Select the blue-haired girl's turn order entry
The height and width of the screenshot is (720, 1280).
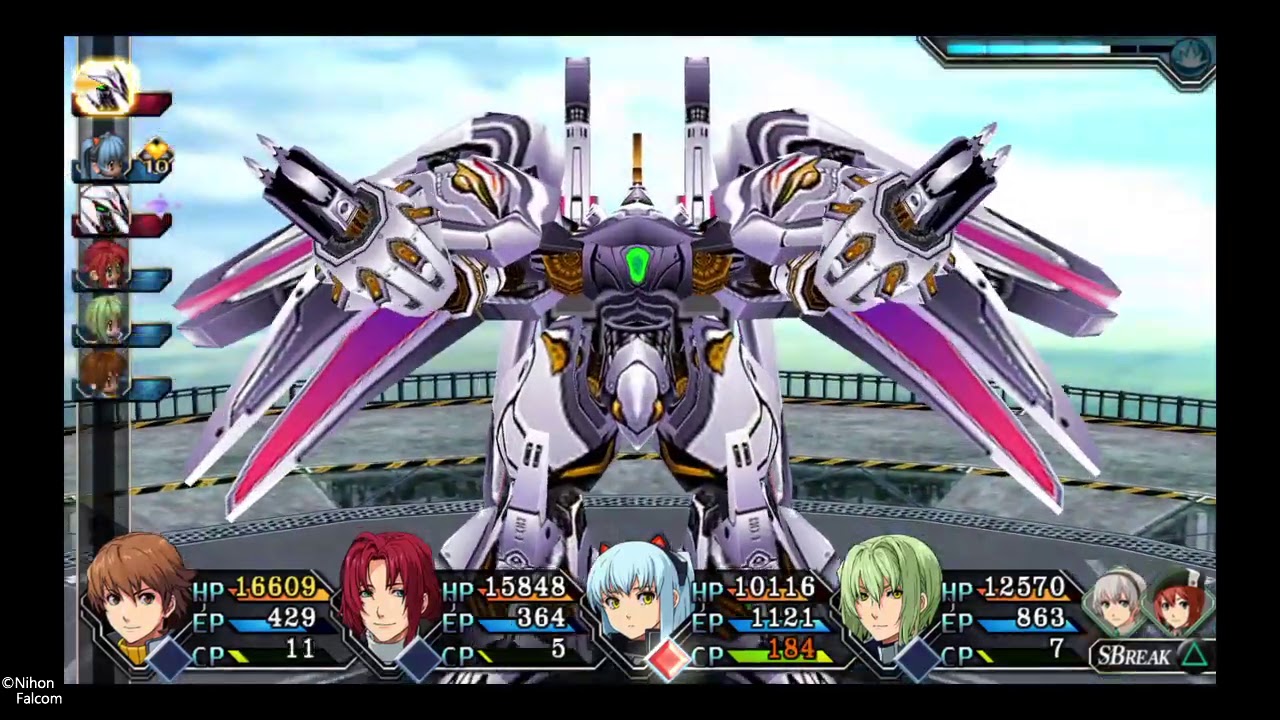click(x=106, y=156)
